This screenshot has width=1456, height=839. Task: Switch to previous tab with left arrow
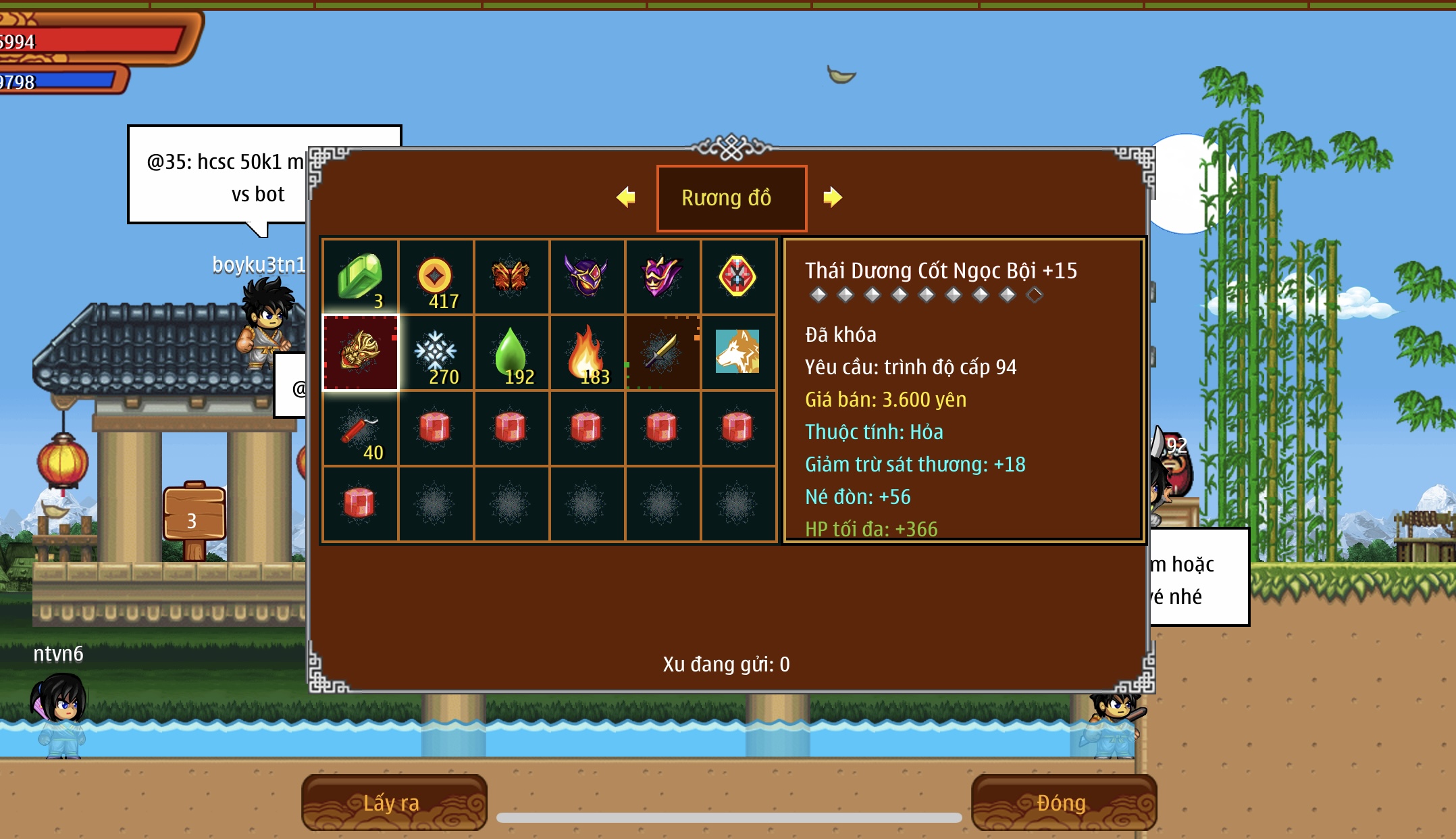[626, 197]
